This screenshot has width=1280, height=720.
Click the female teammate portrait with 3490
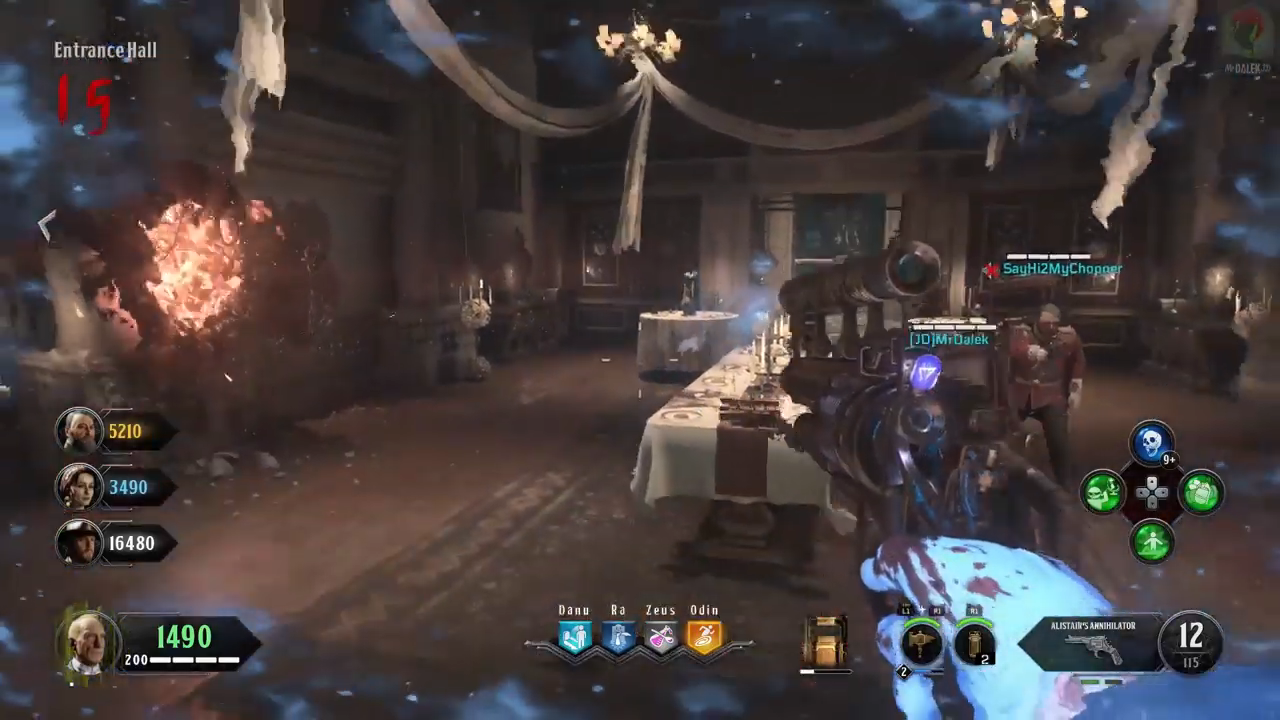click(78, 487)
